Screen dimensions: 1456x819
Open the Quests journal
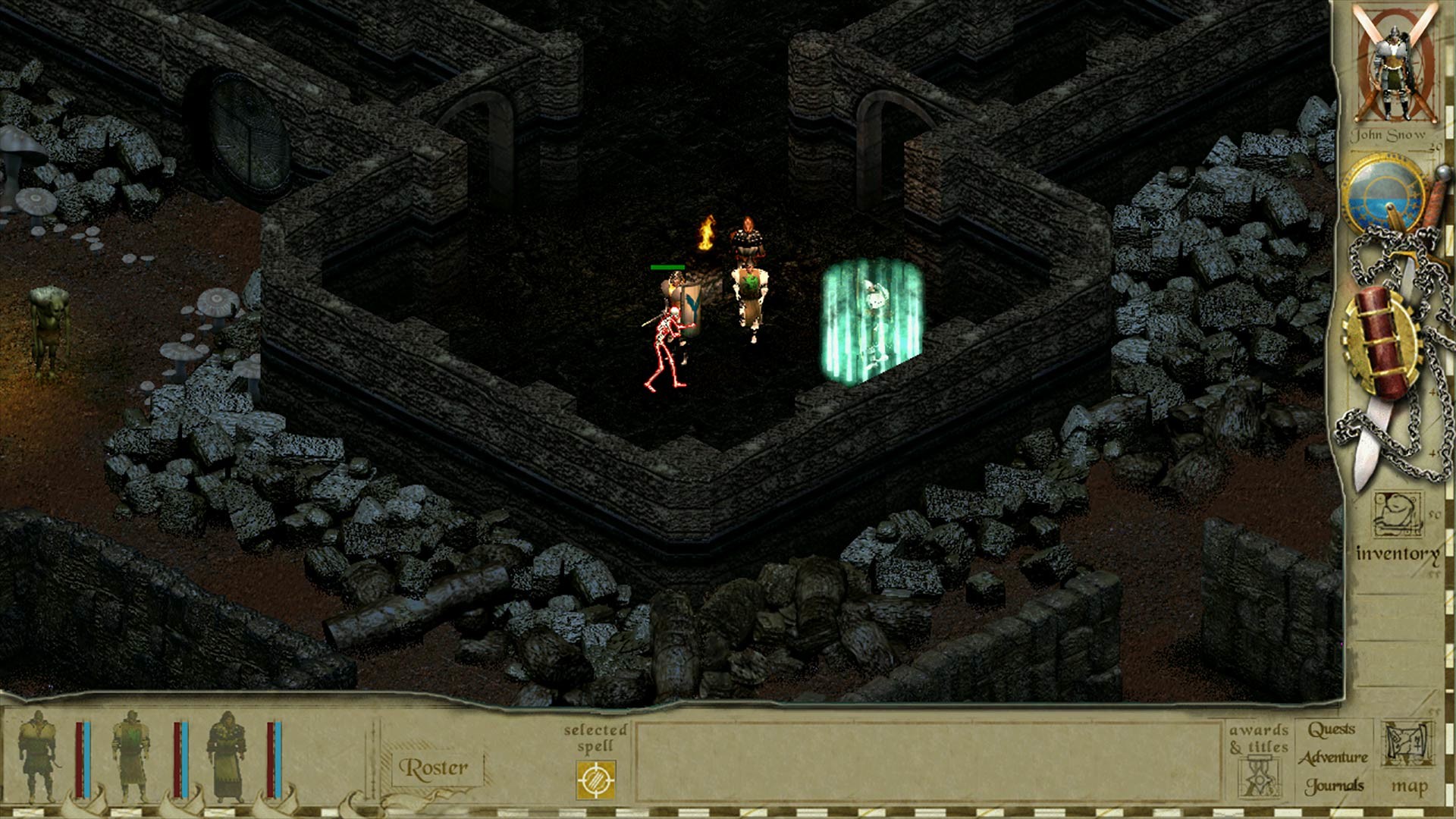[x=1333, y=730]
